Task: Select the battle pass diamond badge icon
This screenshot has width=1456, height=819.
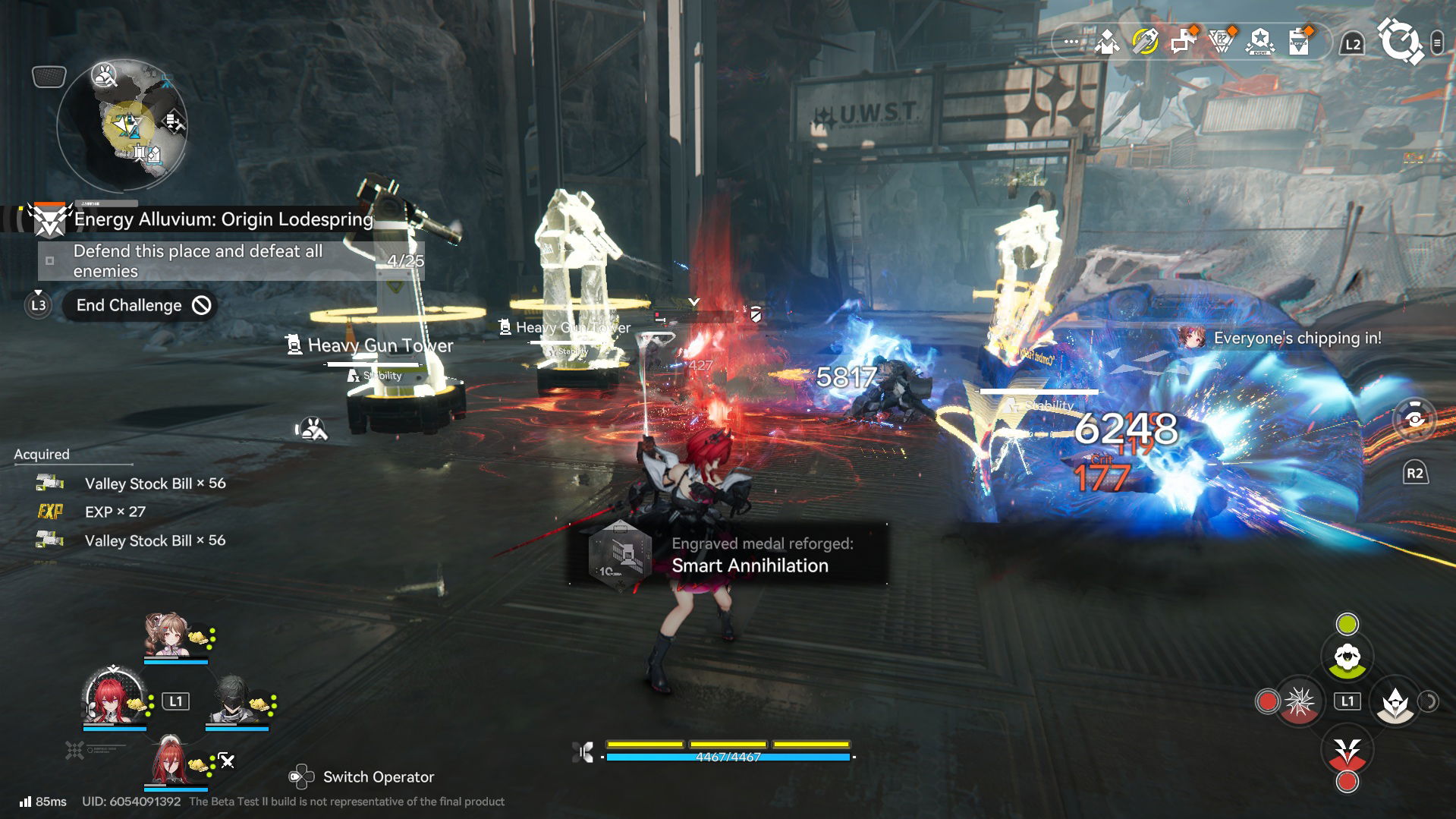Action: coord(1222,42)
